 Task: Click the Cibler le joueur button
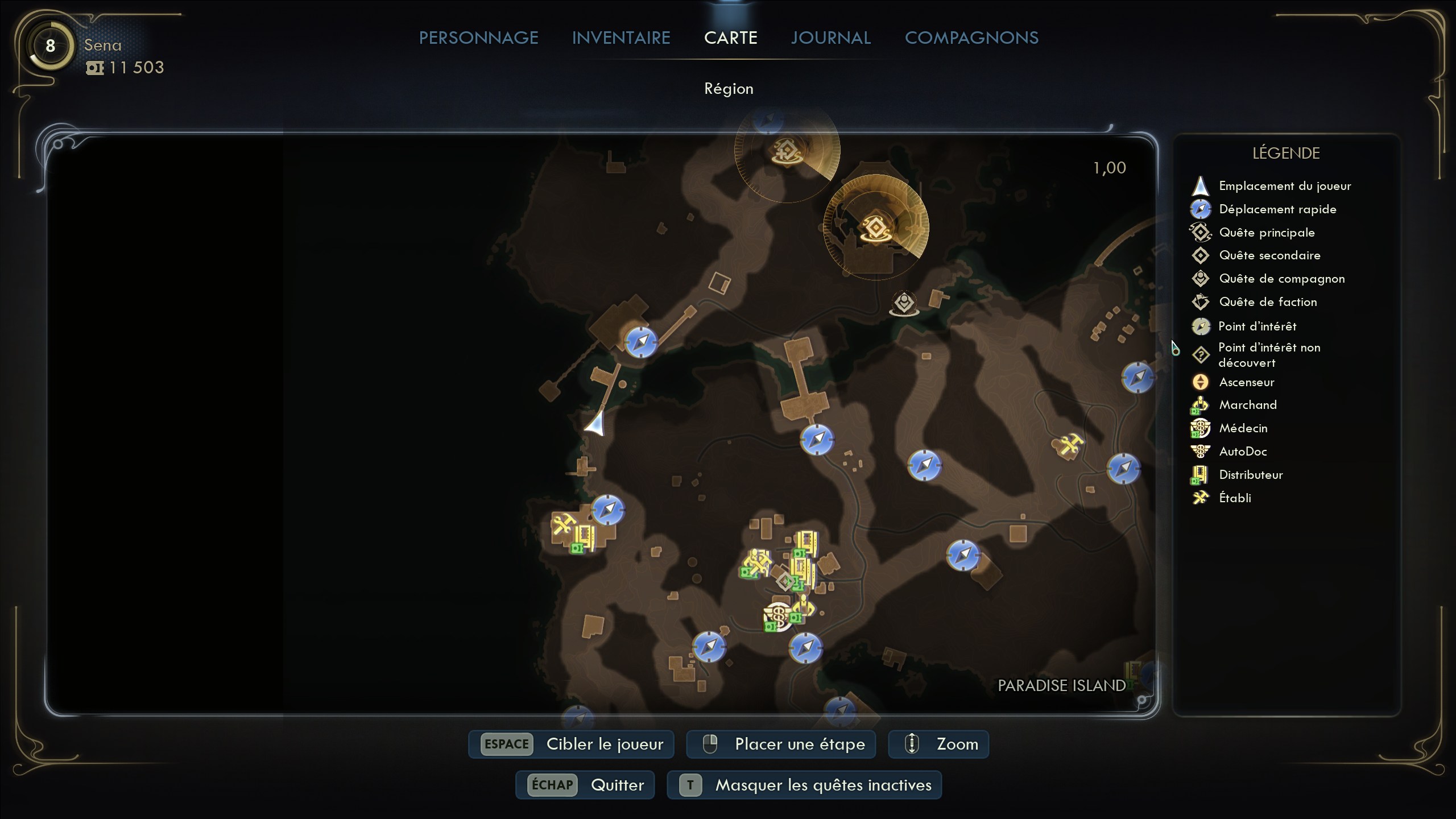570,744
